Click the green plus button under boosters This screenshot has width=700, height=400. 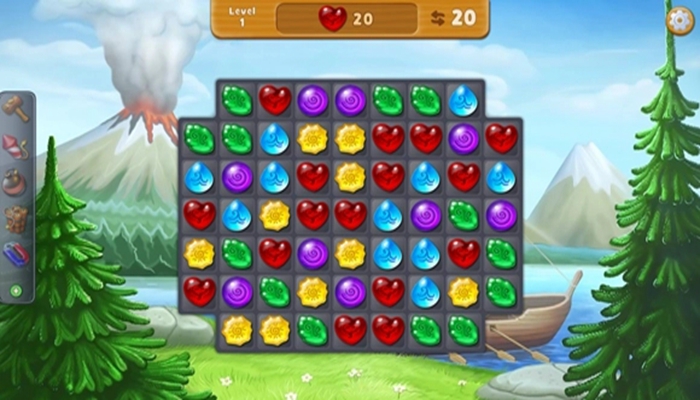pyautogui.click(x=15, y=291)
